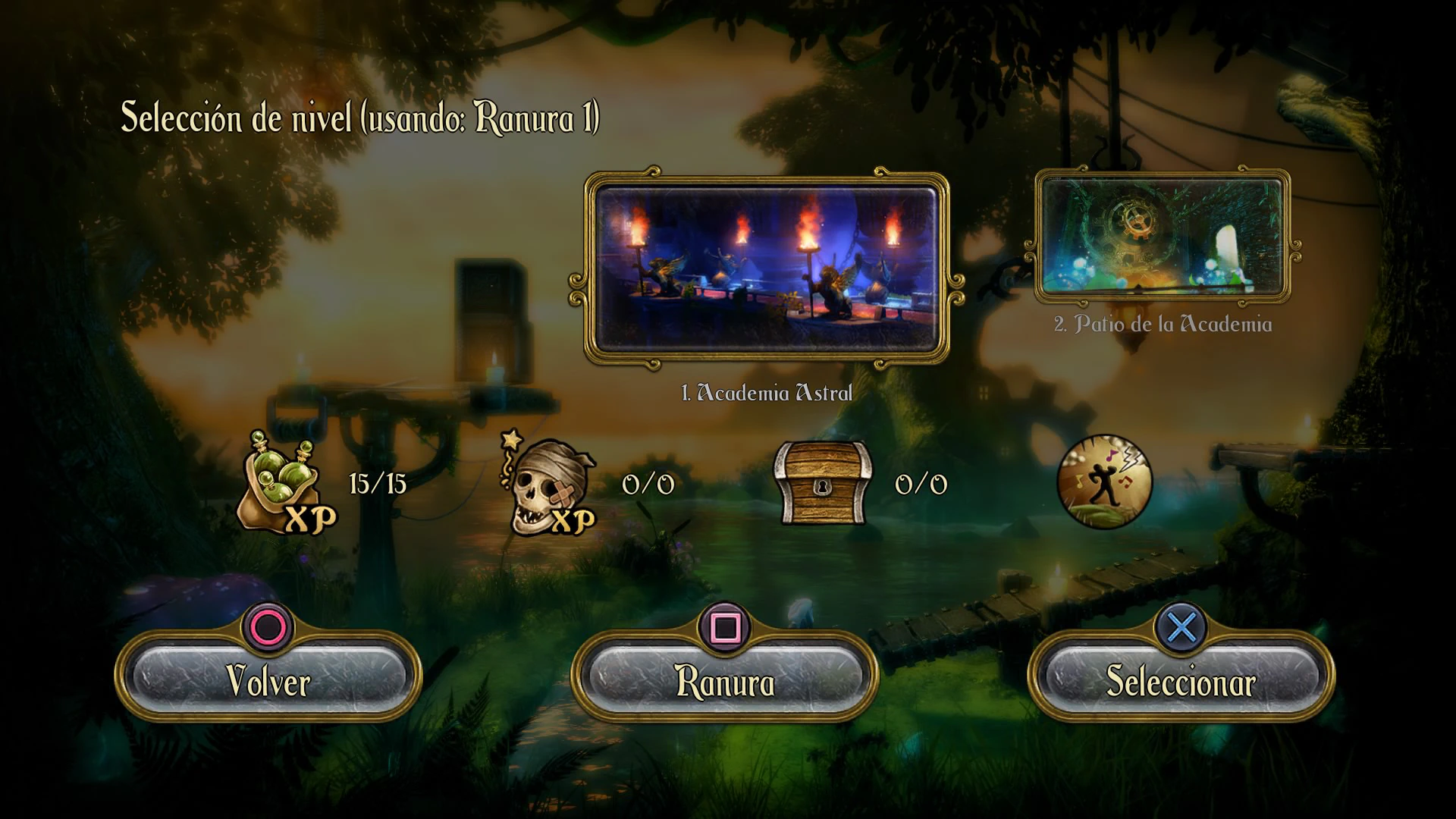Click the green experience potions bag icon
1456x819 pixels.
coord(286,483)
